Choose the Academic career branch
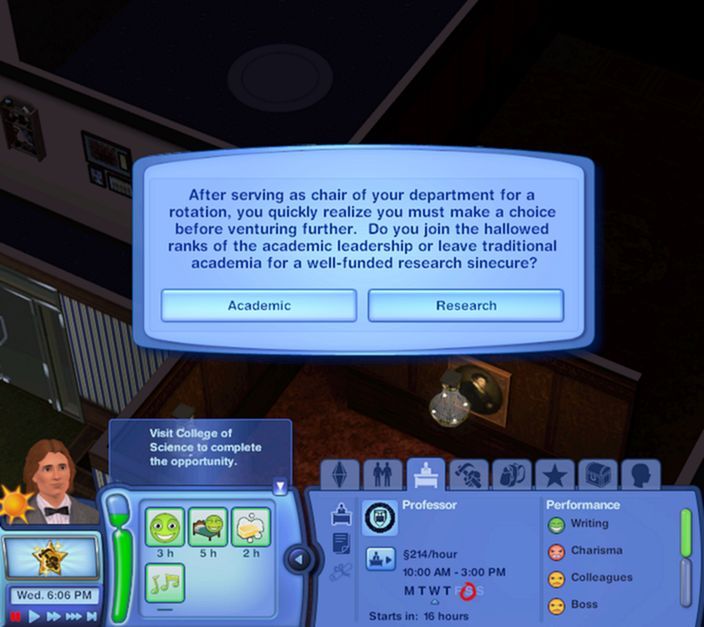The width and height of the screenshot is (704, 627). [x=258, y=306]
